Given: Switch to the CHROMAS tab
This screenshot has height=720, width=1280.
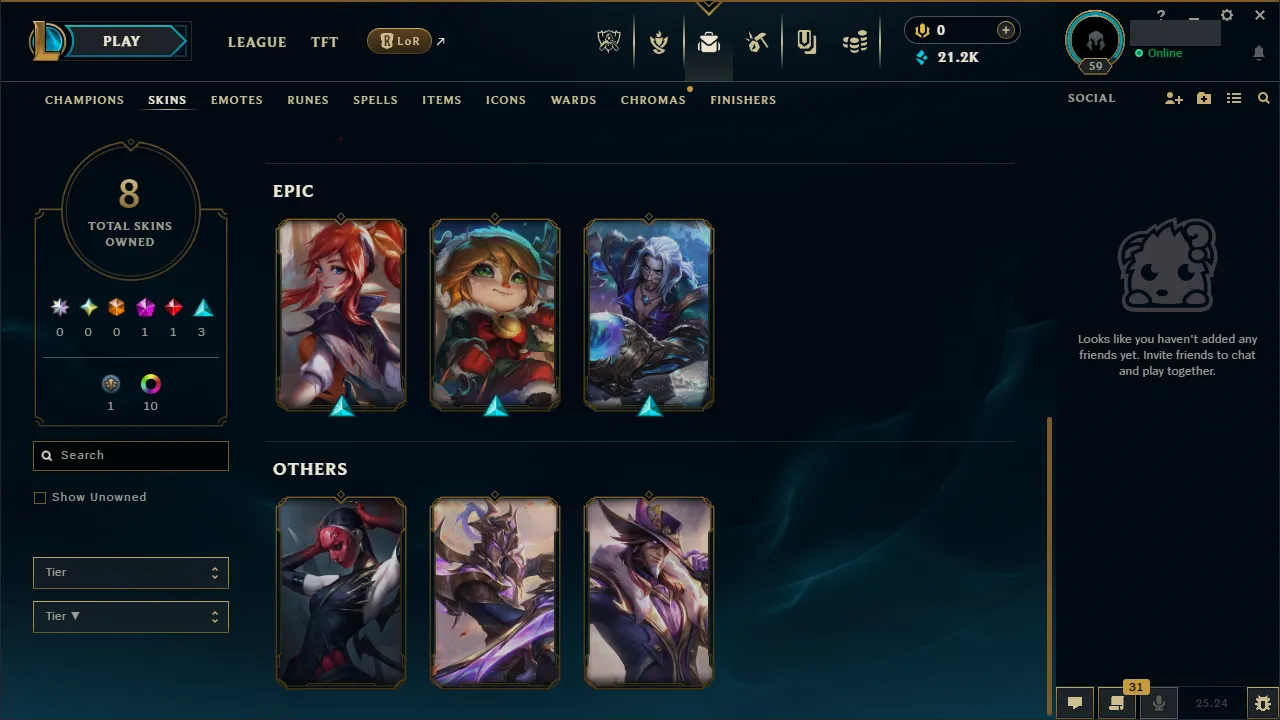Looking at the screenshot, I should click(x=653, y=100).
